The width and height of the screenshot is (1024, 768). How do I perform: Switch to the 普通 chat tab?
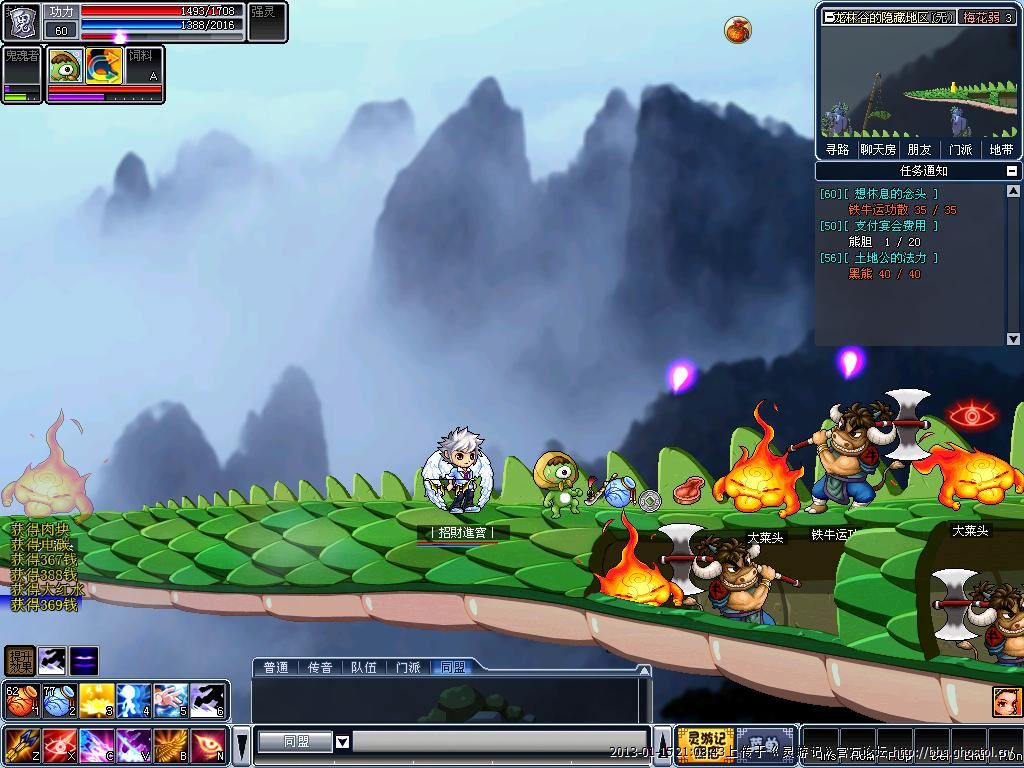pos(276,667)
